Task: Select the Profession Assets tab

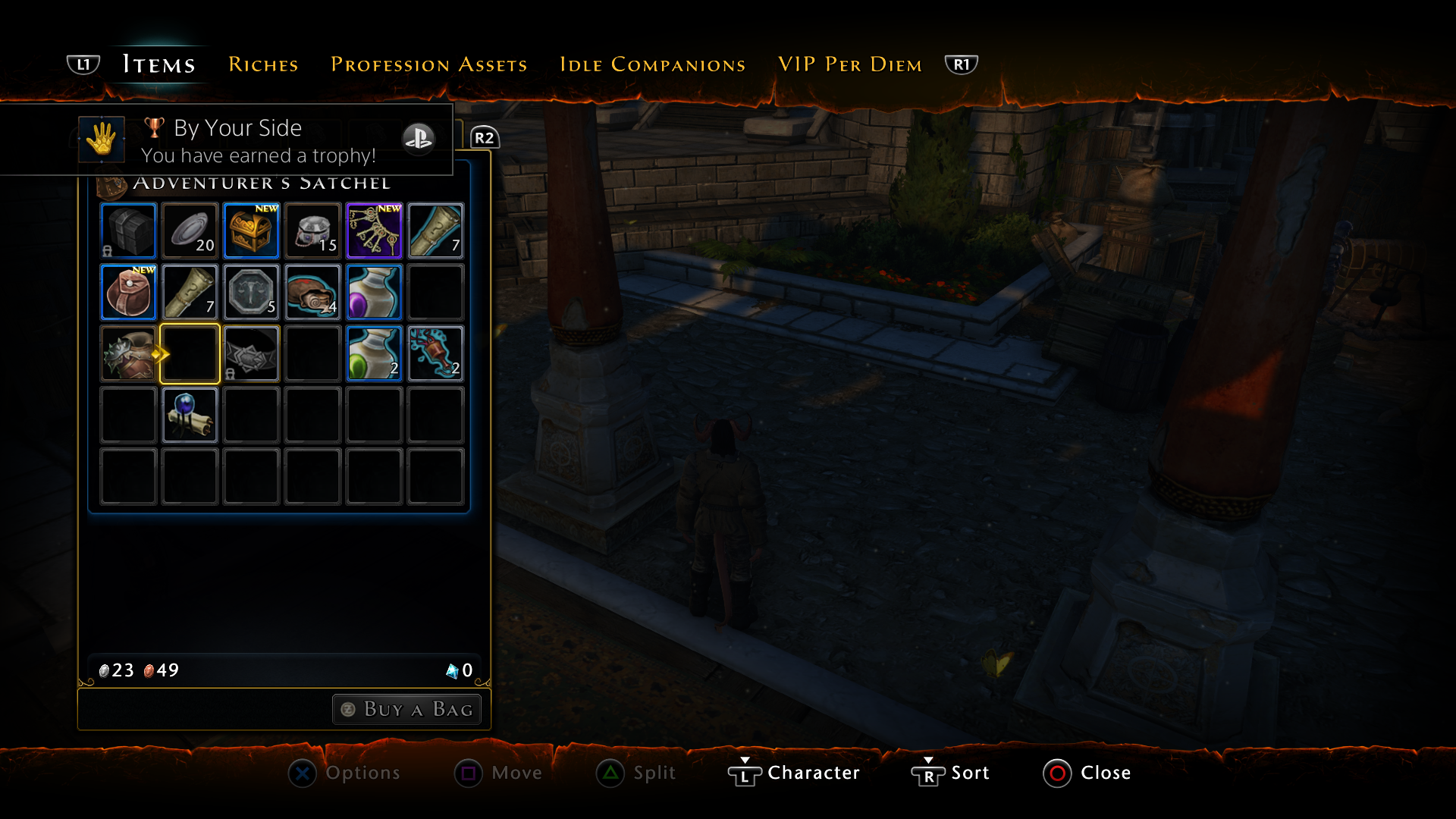Action: tap(428, 64)
